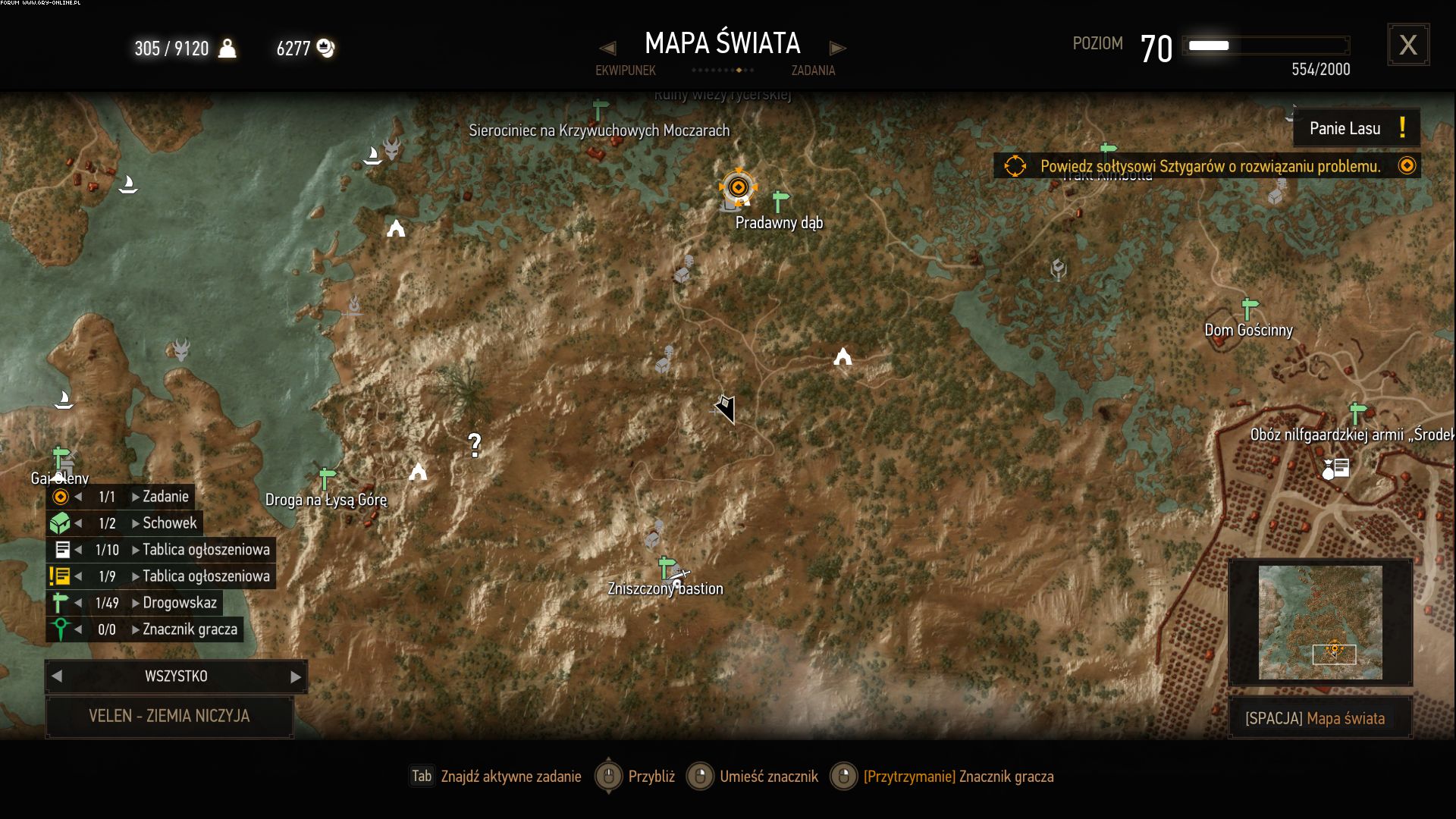
Task: Switch to the Zadania tab
Action: pos(813,71)
